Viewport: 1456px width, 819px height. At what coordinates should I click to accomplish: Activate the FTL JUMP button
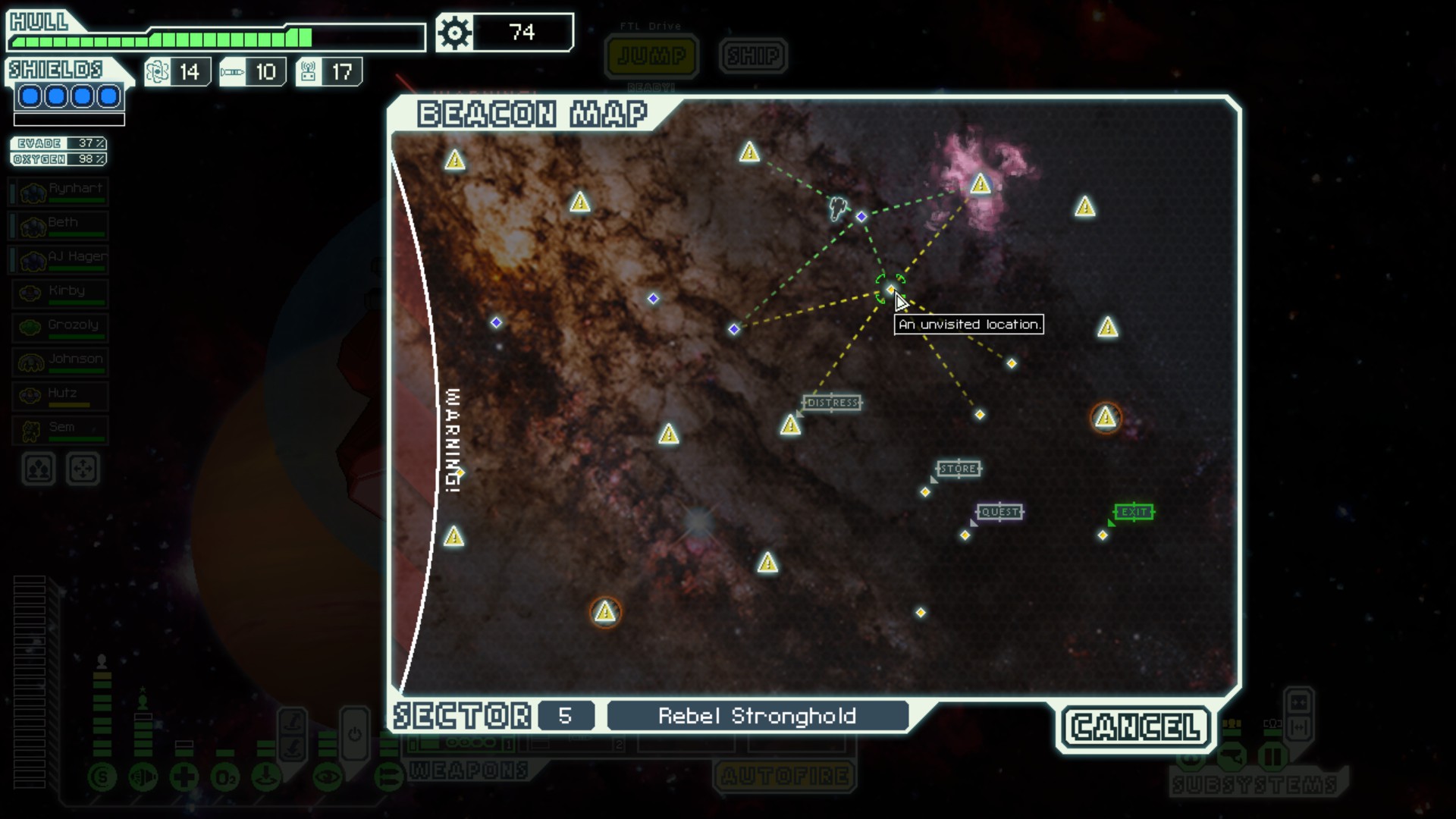coord(651,55)
